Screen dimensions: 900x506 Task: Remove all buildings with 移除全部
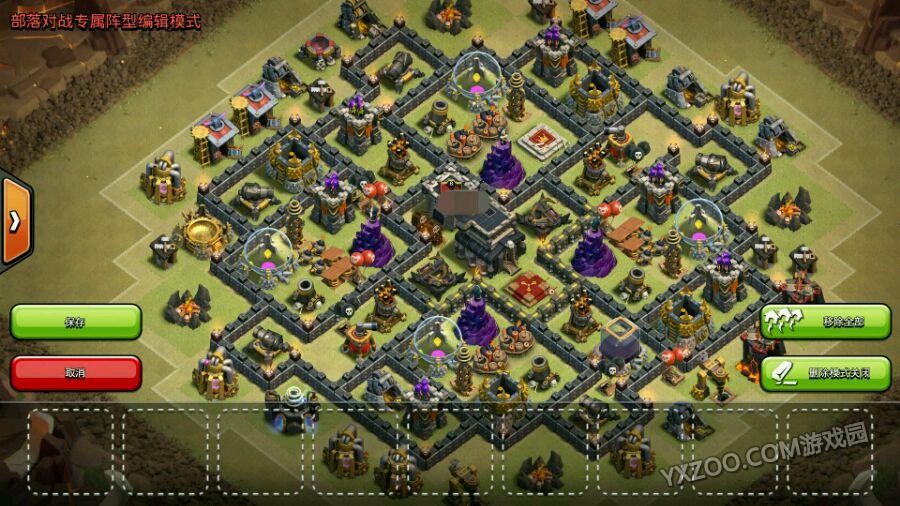pyautogui.click(x=825, y=322)
